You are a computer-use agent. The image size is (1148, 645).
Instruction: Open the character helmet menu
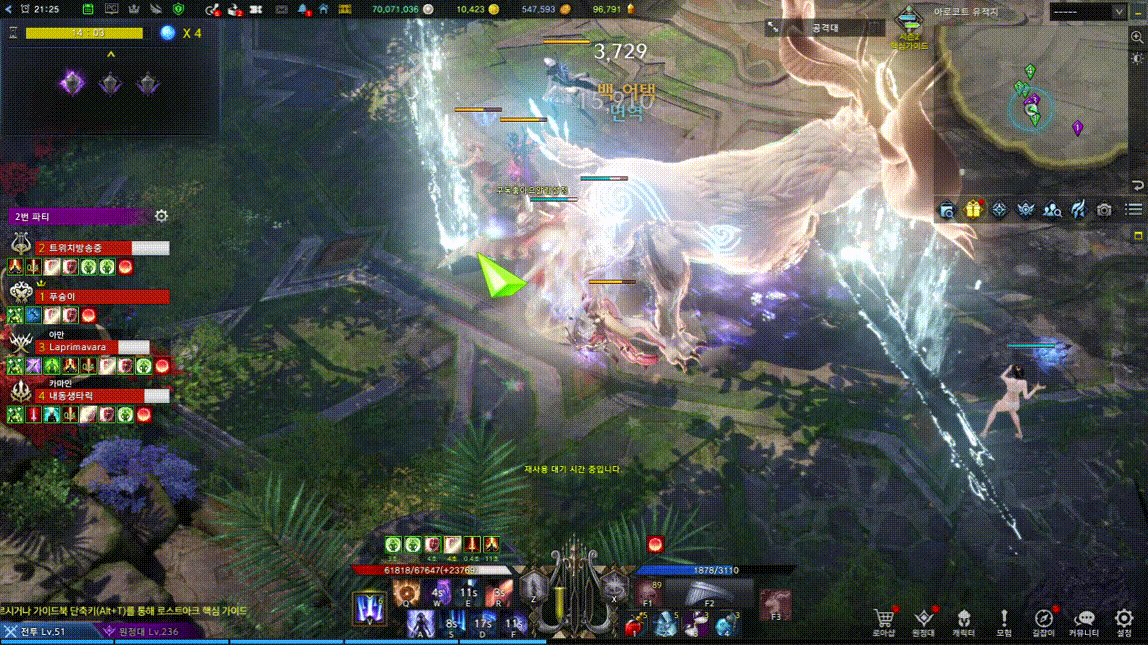964,620
